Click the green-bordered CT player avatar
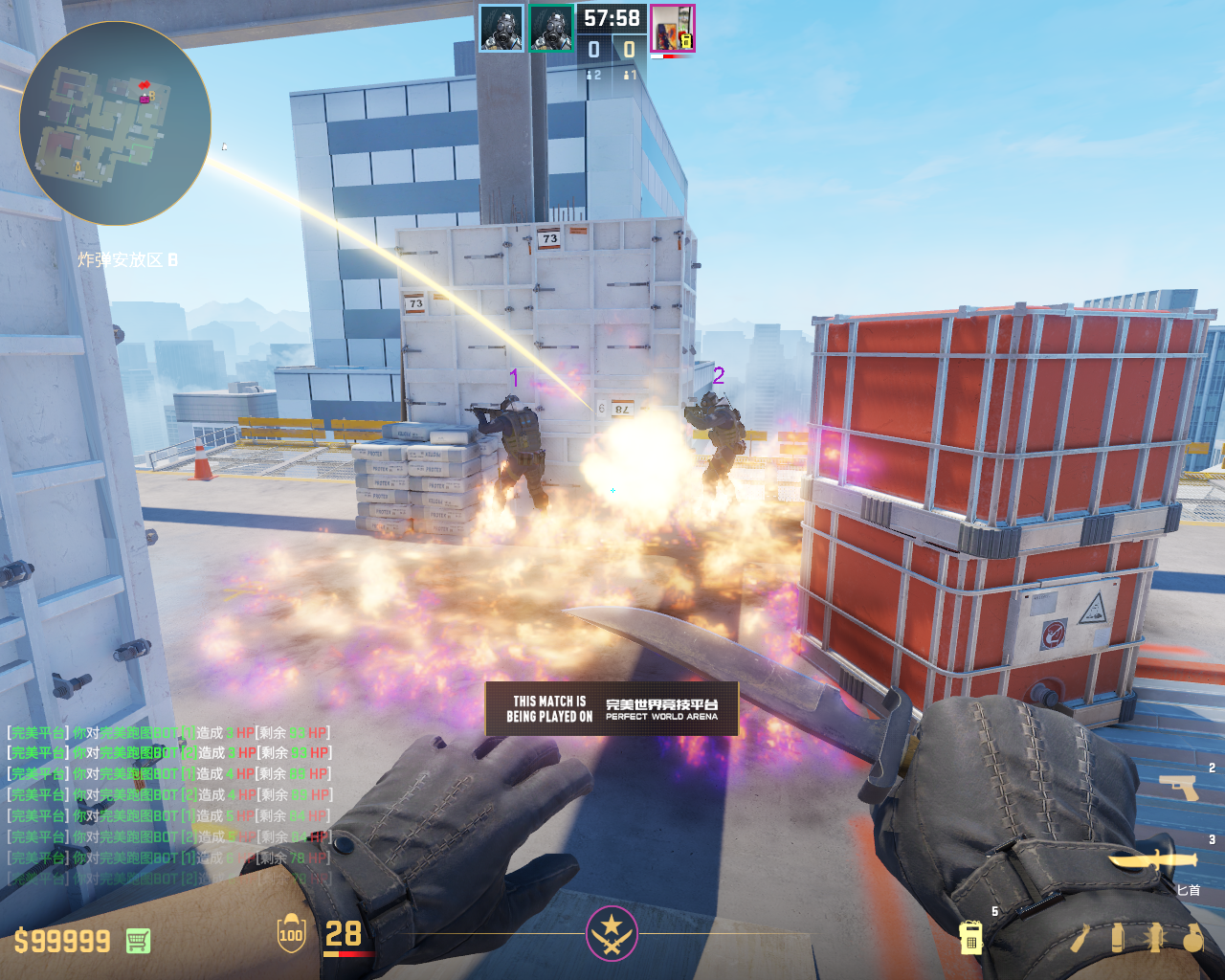 tap(551, 28)
